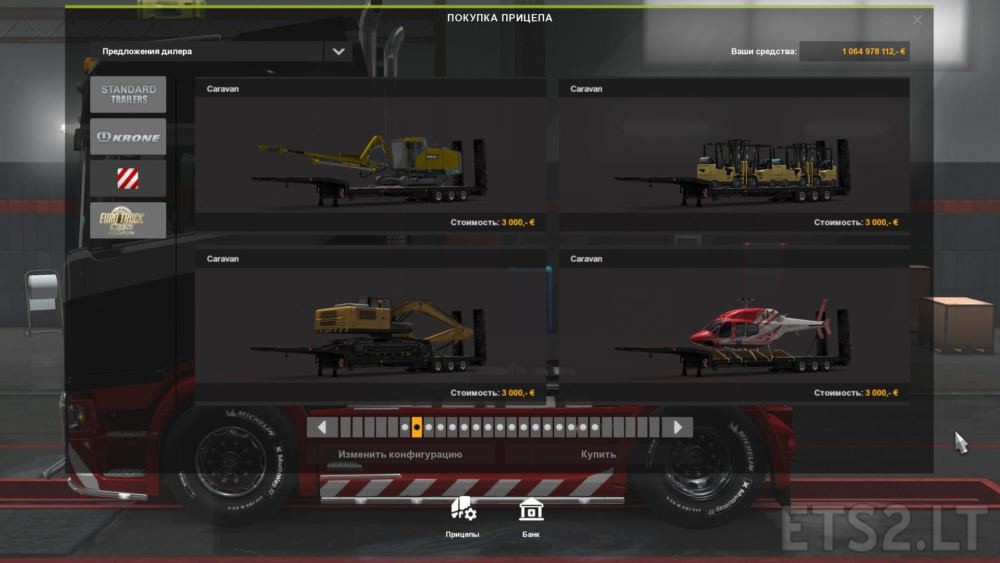Select the excavator Caravan trailer
1000x563 pixels.
coord(370,326)
